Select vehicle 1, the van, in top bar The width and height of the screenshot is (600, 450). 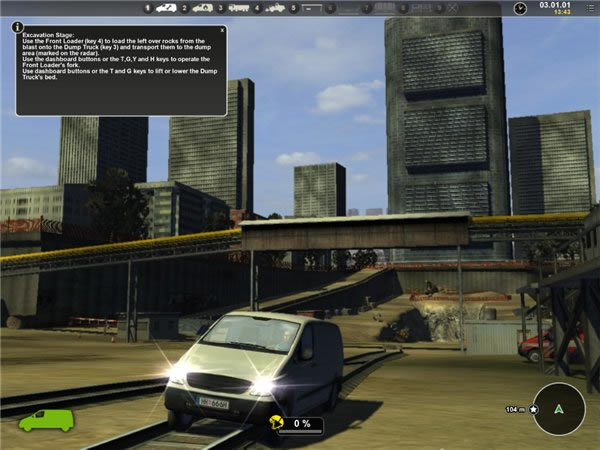[165, 8]
